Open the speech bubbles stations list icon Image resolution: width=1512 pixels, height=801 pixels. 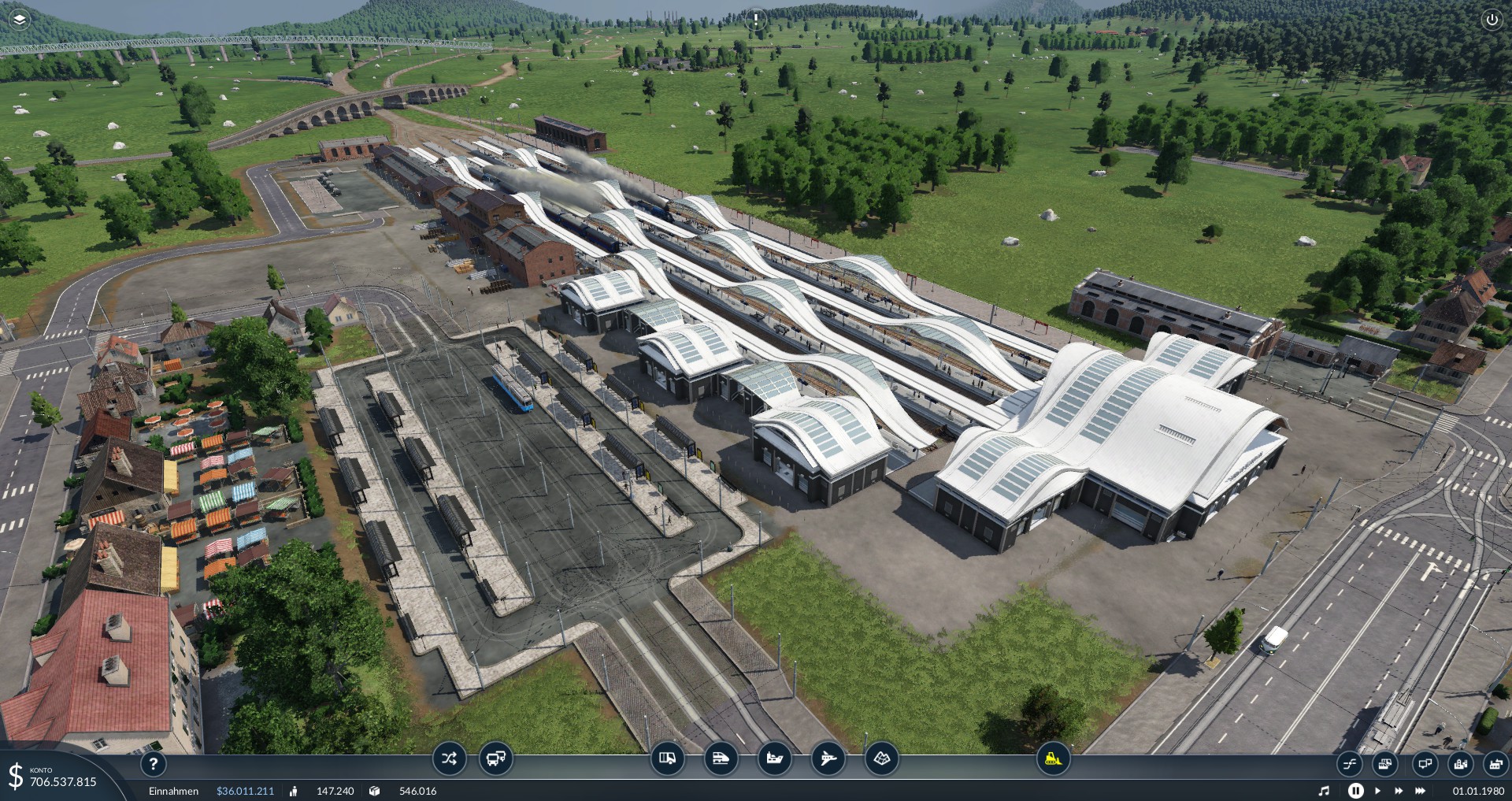pyautogui.click(x=1424, y=763)
